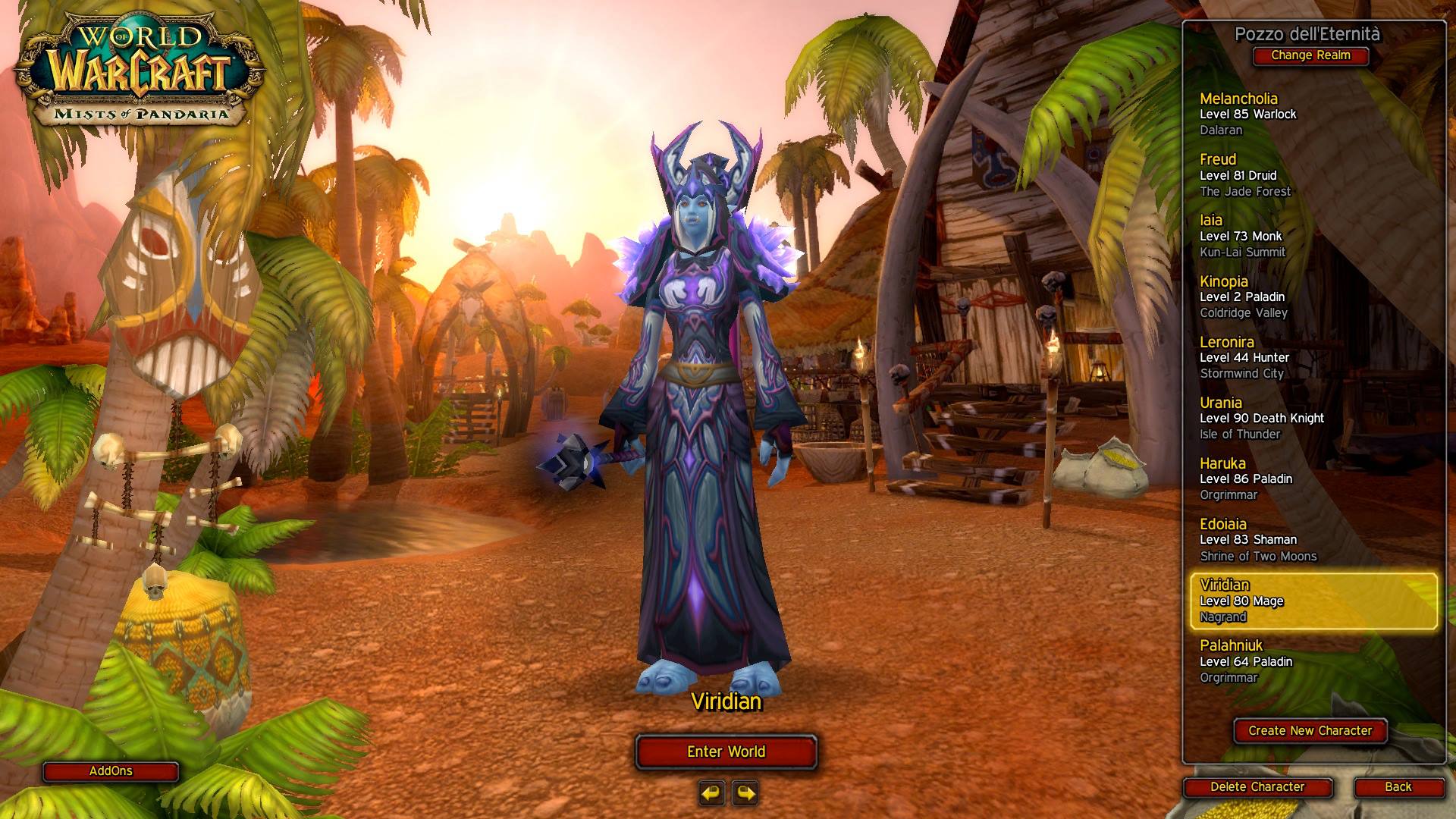Open the AddOns list
This screenshot has height=819, width=1456.
(x=111, y=771)
